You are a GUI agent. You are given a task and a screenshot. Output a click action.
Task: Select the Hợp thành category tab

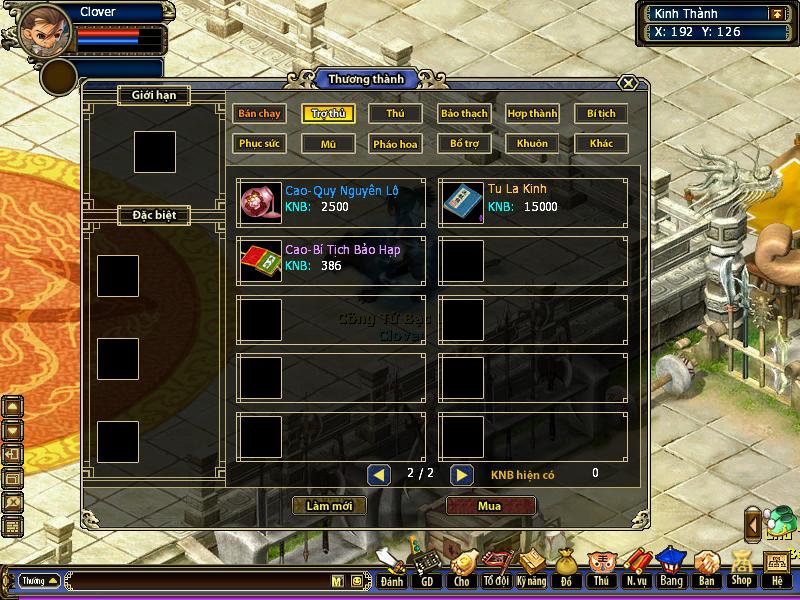pos(532,114)
